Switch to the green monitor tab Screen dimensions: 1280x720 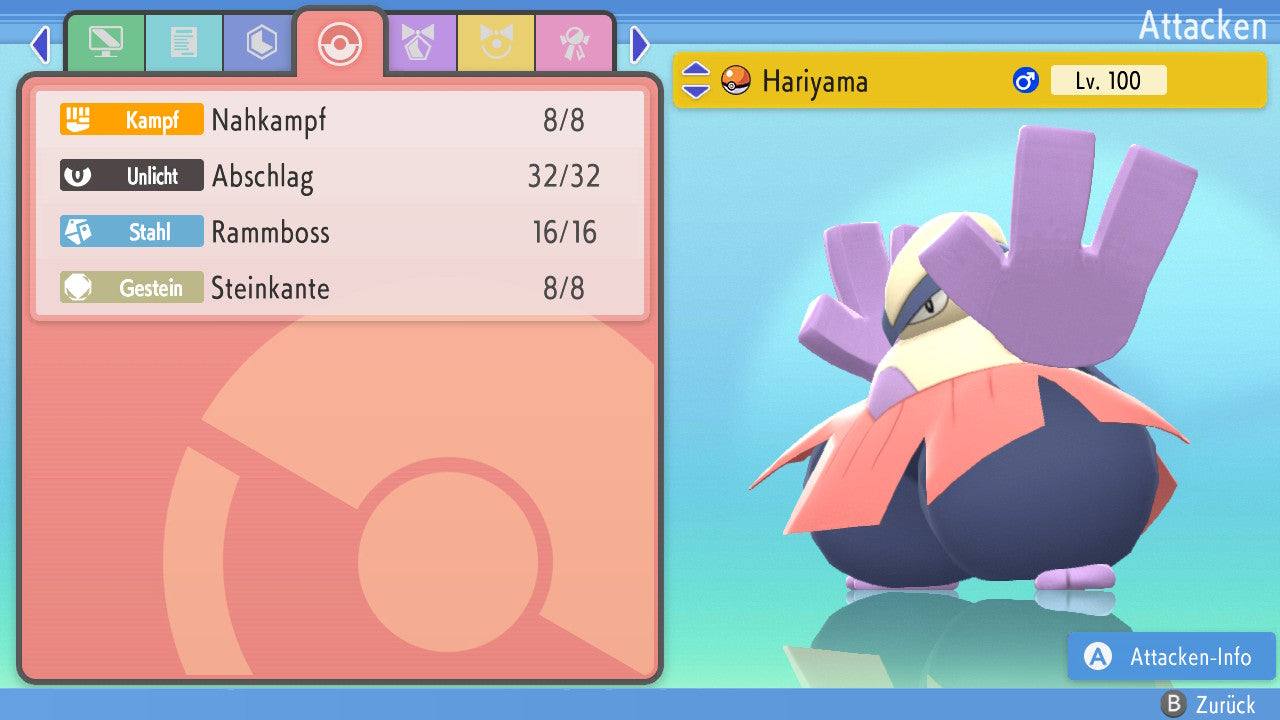point(105,42)
